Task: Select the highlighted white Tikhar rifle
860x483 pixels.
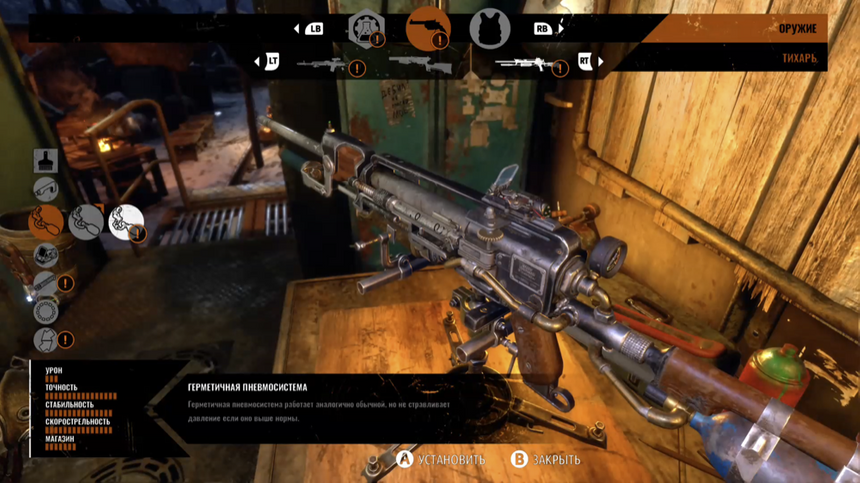Action: tap(527, 63)
